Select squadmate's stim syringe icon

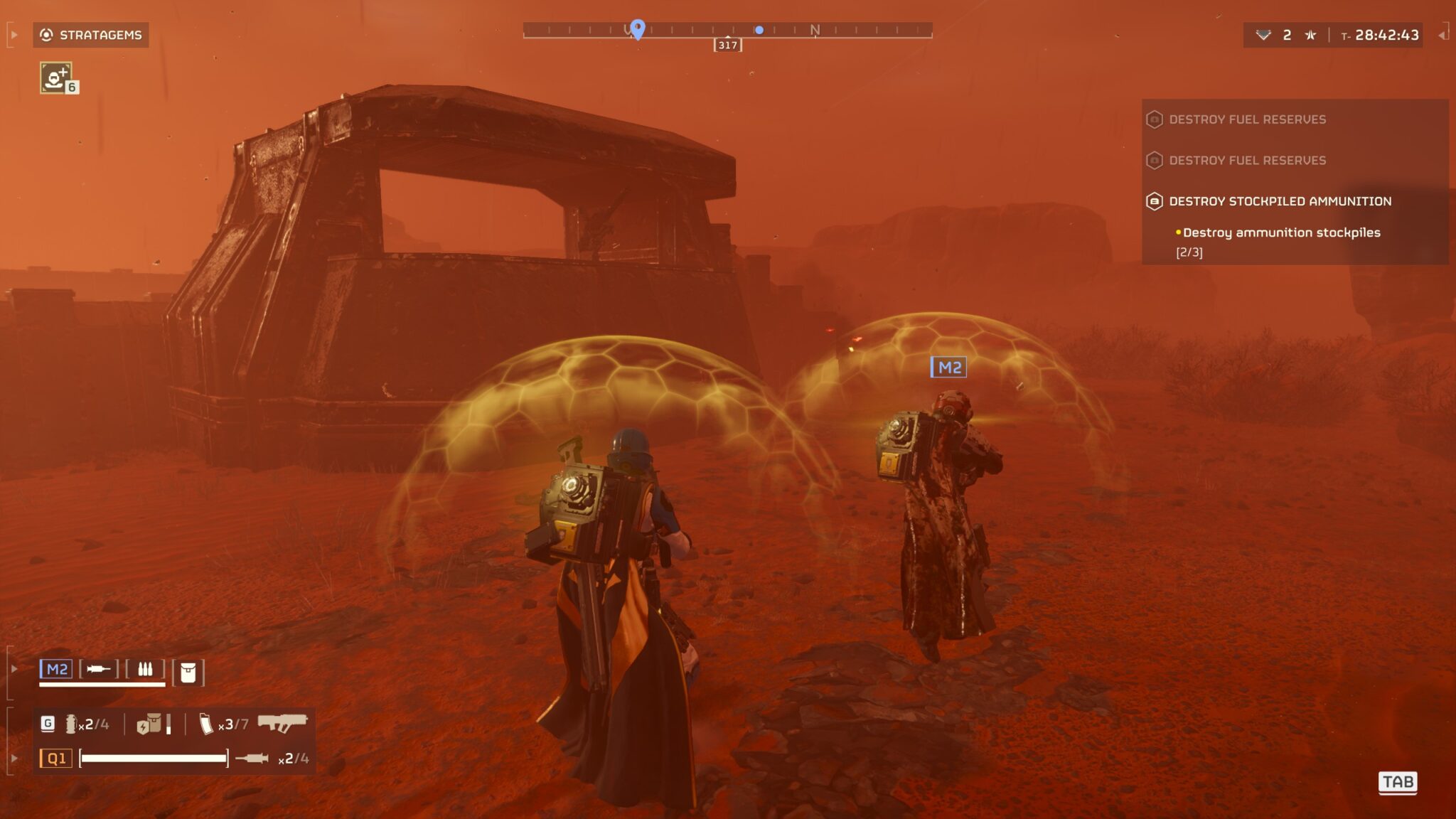[99, 669]
